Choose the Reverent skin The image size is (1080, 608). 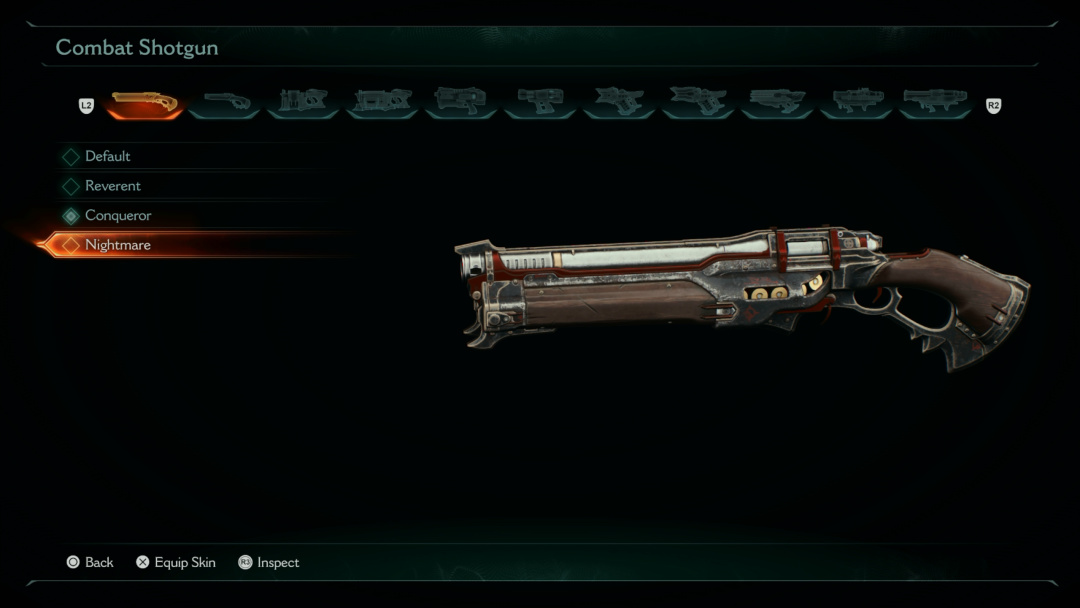[x=113, y=186]
